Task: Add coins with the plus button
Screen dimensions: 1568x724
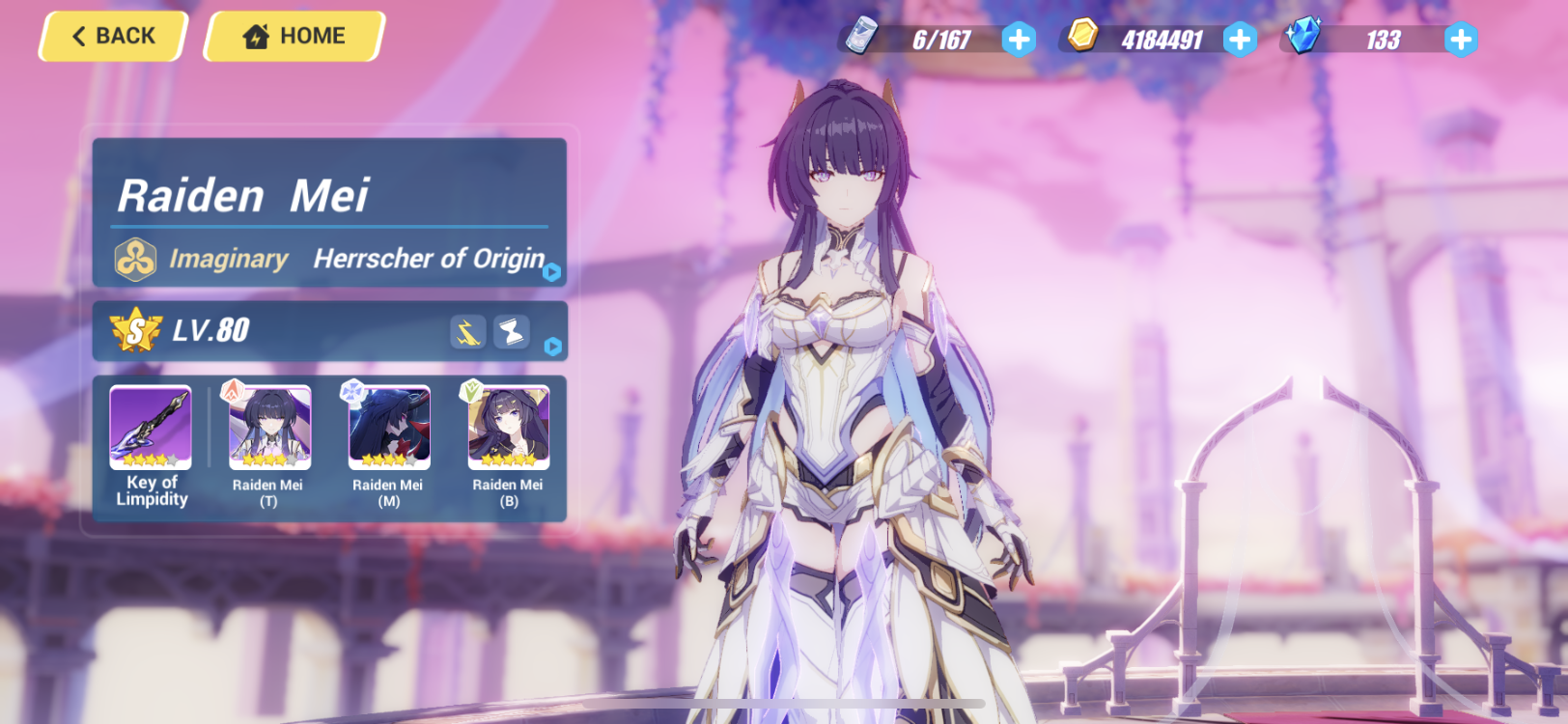Action: click(1240, 39)
